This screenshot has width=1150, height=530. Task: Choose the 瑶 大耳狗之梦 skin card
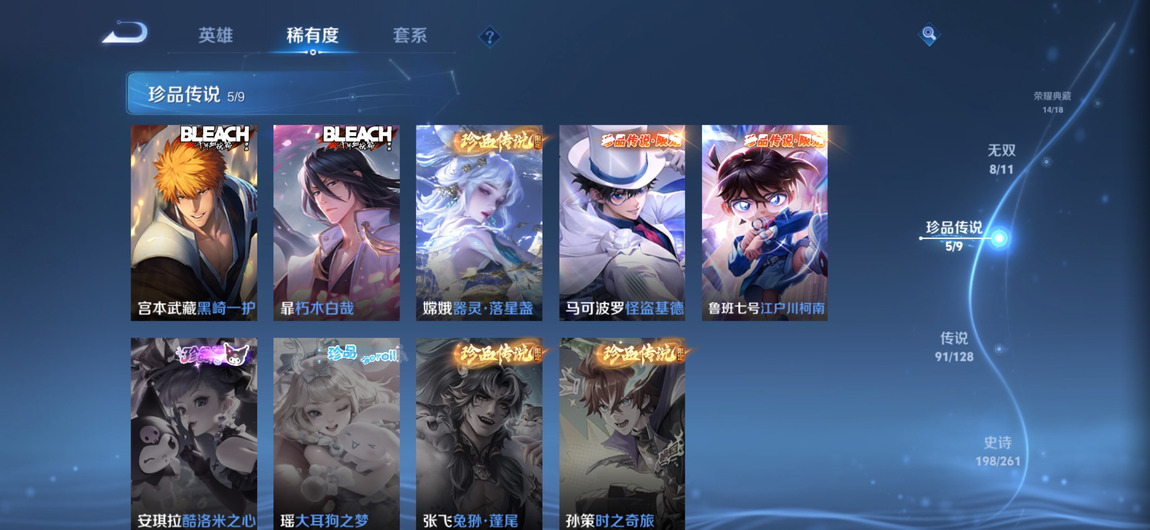[336, 433]
